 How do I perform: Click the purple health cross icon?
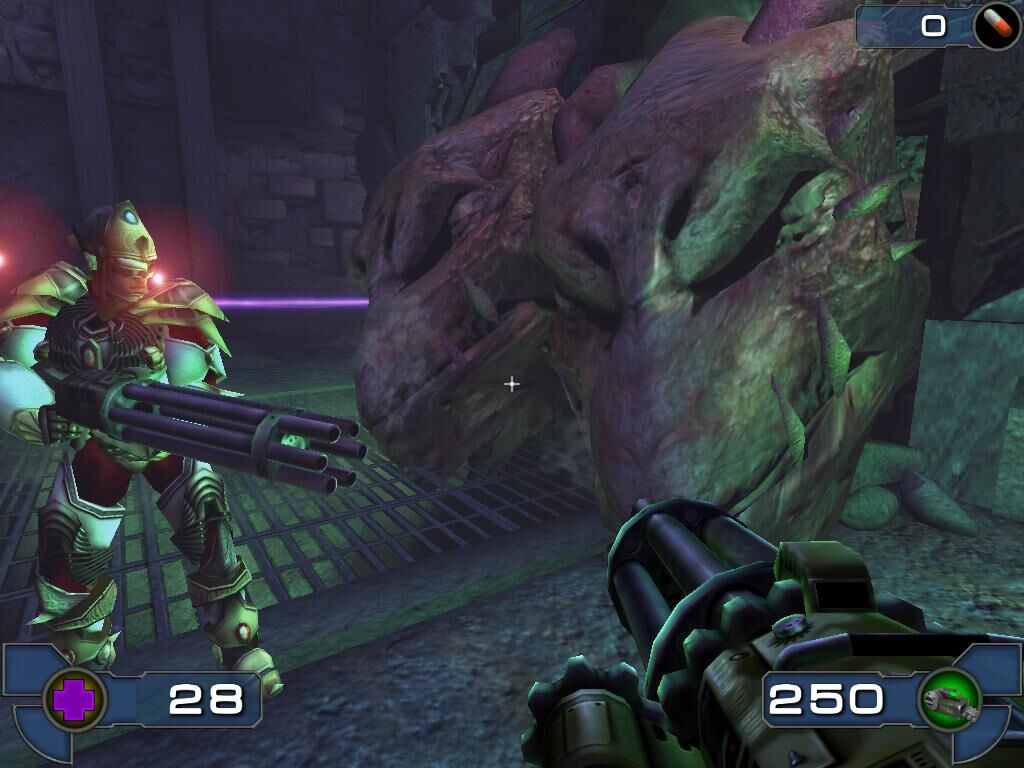click(72, 700)
